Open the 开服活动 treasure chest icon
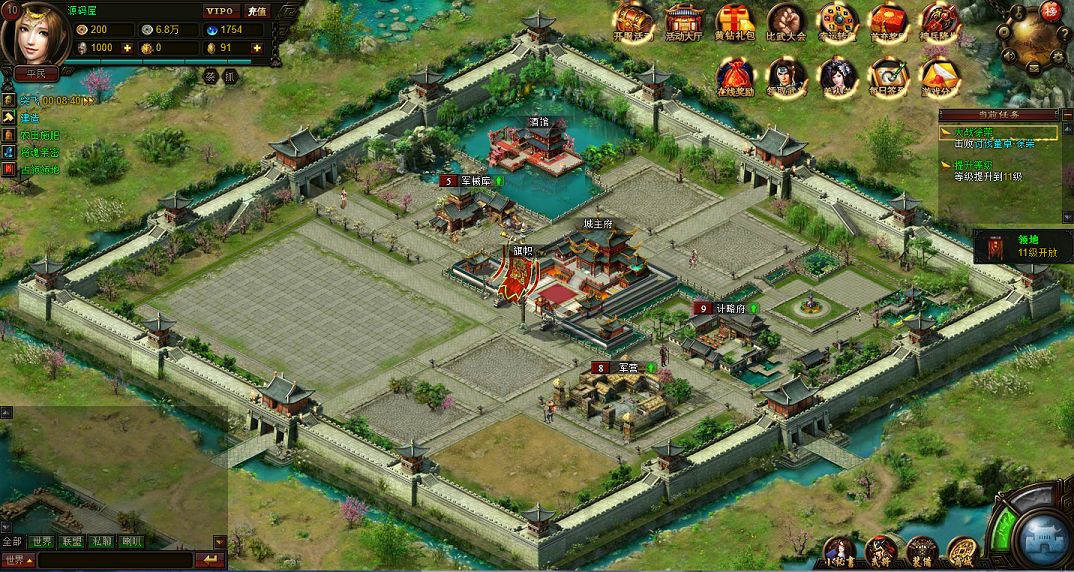 point(634,21)
